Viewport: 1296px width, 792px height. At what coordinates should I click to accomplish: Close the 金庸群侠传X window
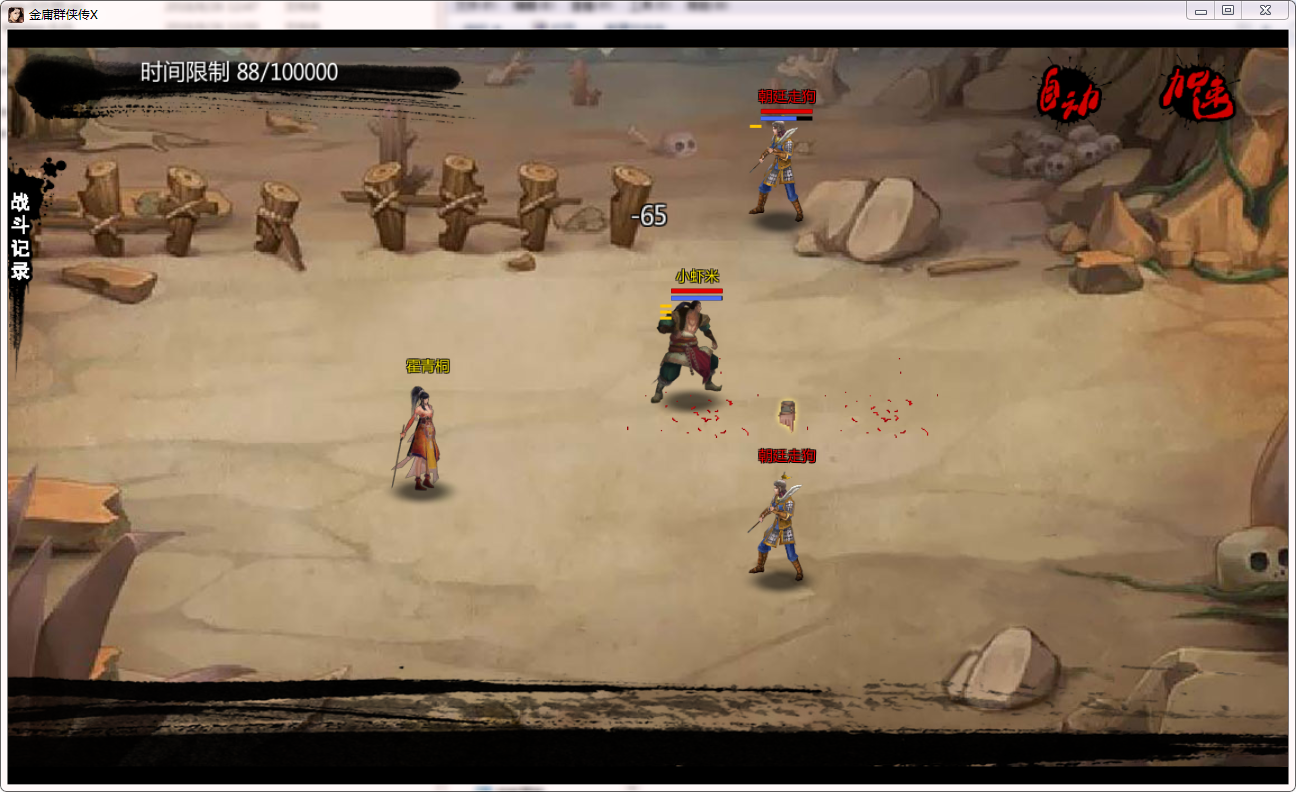(1265, 11)
